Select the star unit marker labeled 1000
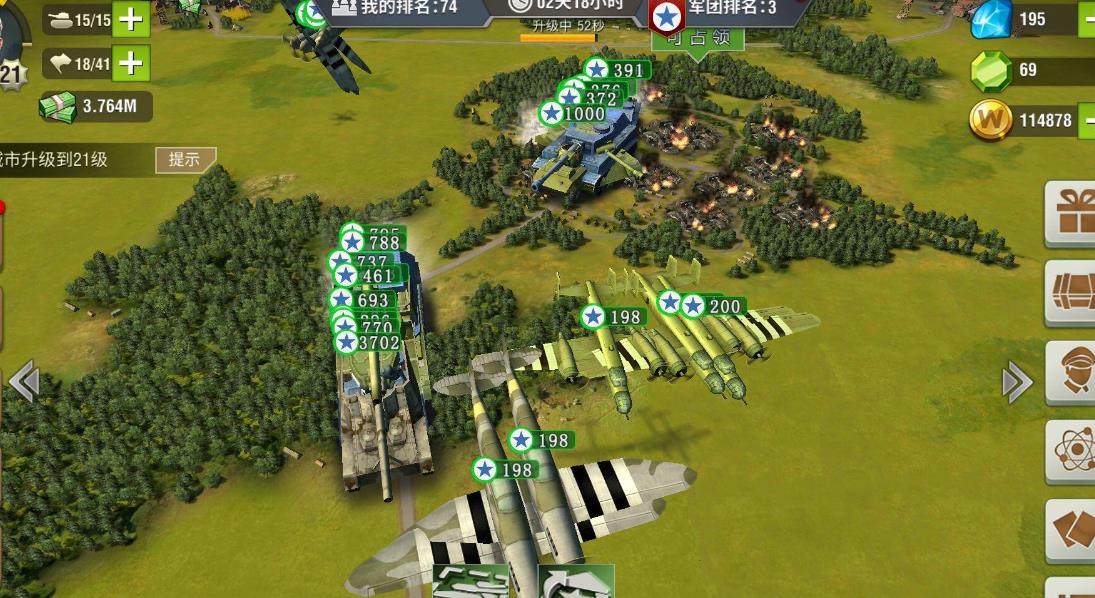The image size is (1095, 598). click(x=575, y=114)
